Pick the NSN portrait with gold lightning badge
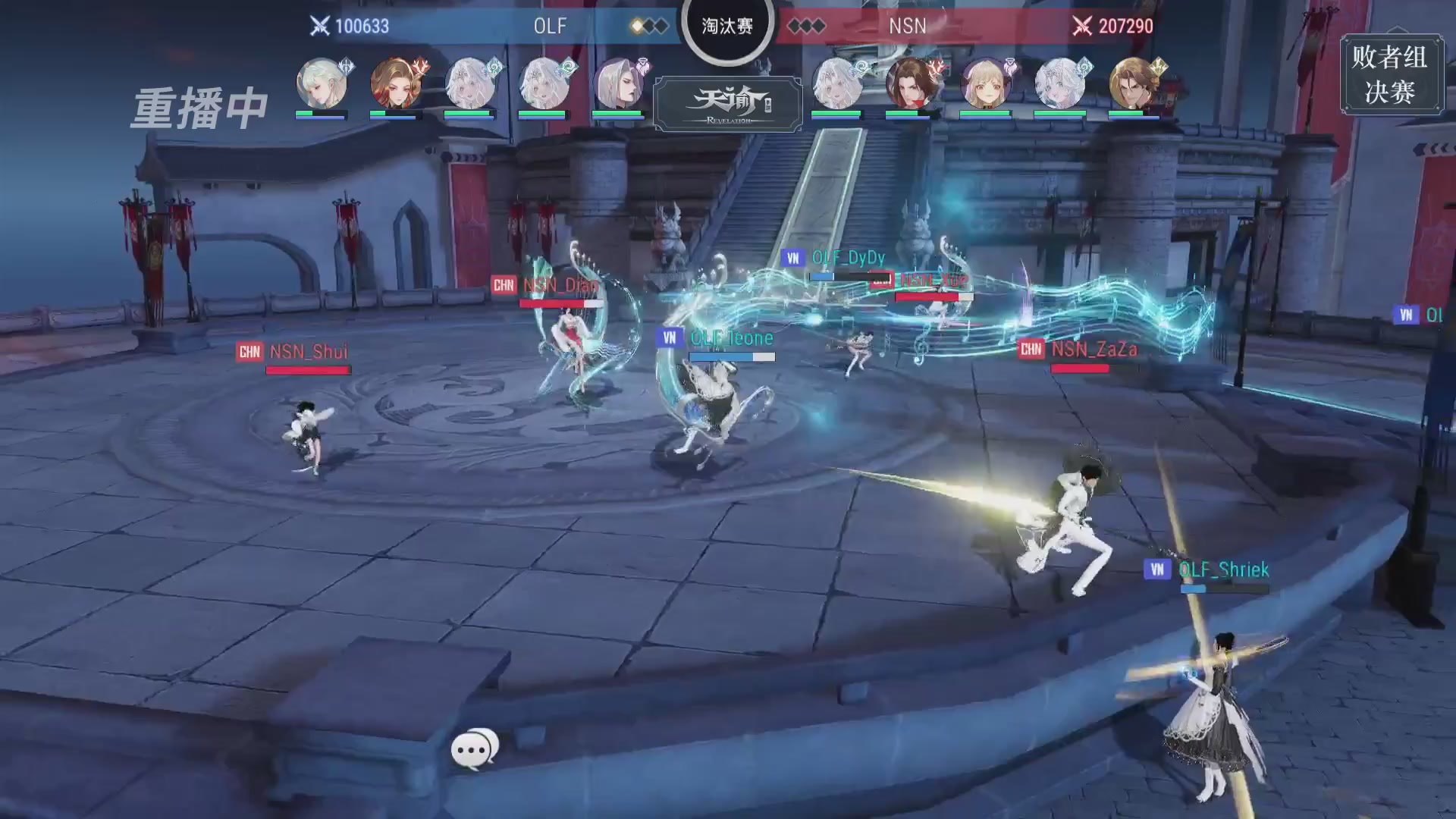Image resolution: width=1456 pixels, height=819 pixels. 1134,83
